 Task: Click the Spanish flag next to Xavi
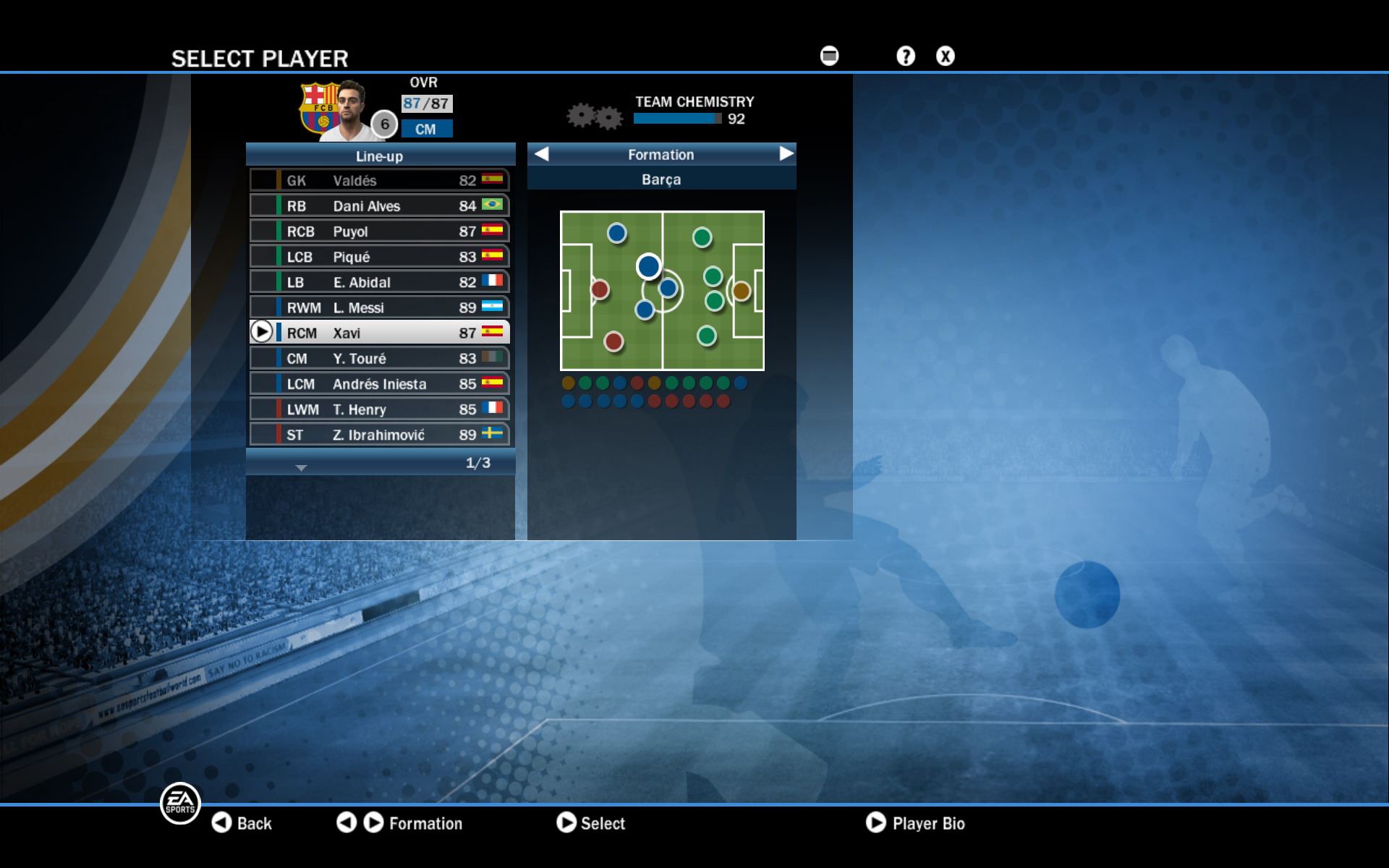pos(493,332)
